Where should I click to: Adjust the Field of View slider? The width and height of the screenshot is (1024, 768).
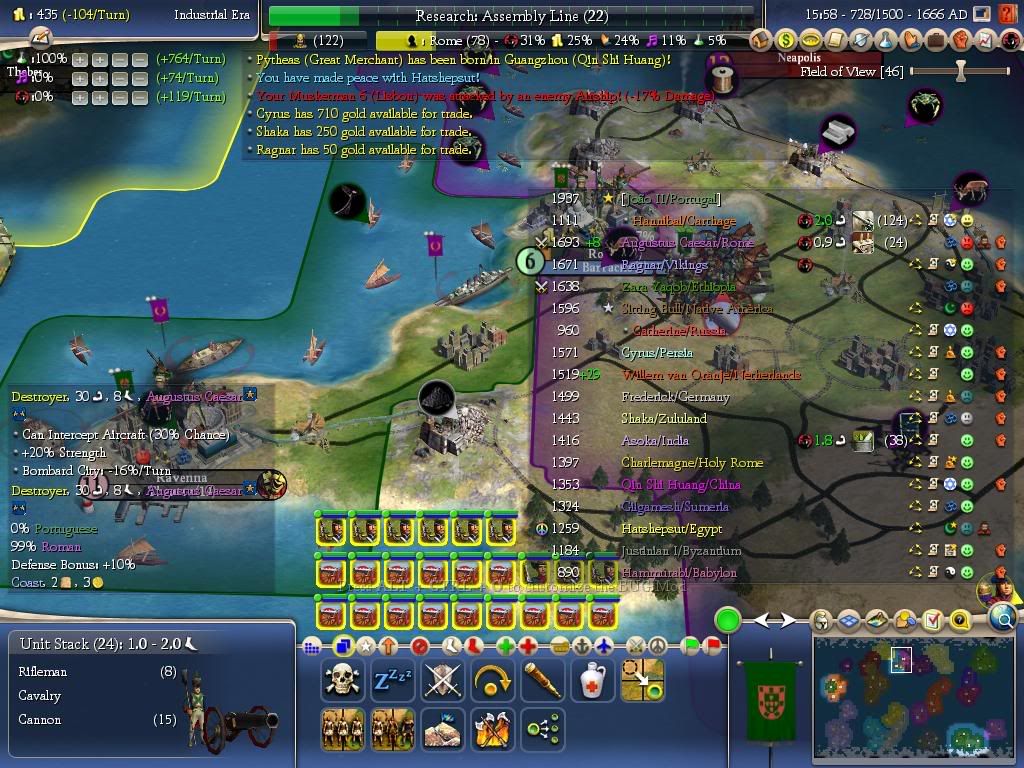(961, 71)
